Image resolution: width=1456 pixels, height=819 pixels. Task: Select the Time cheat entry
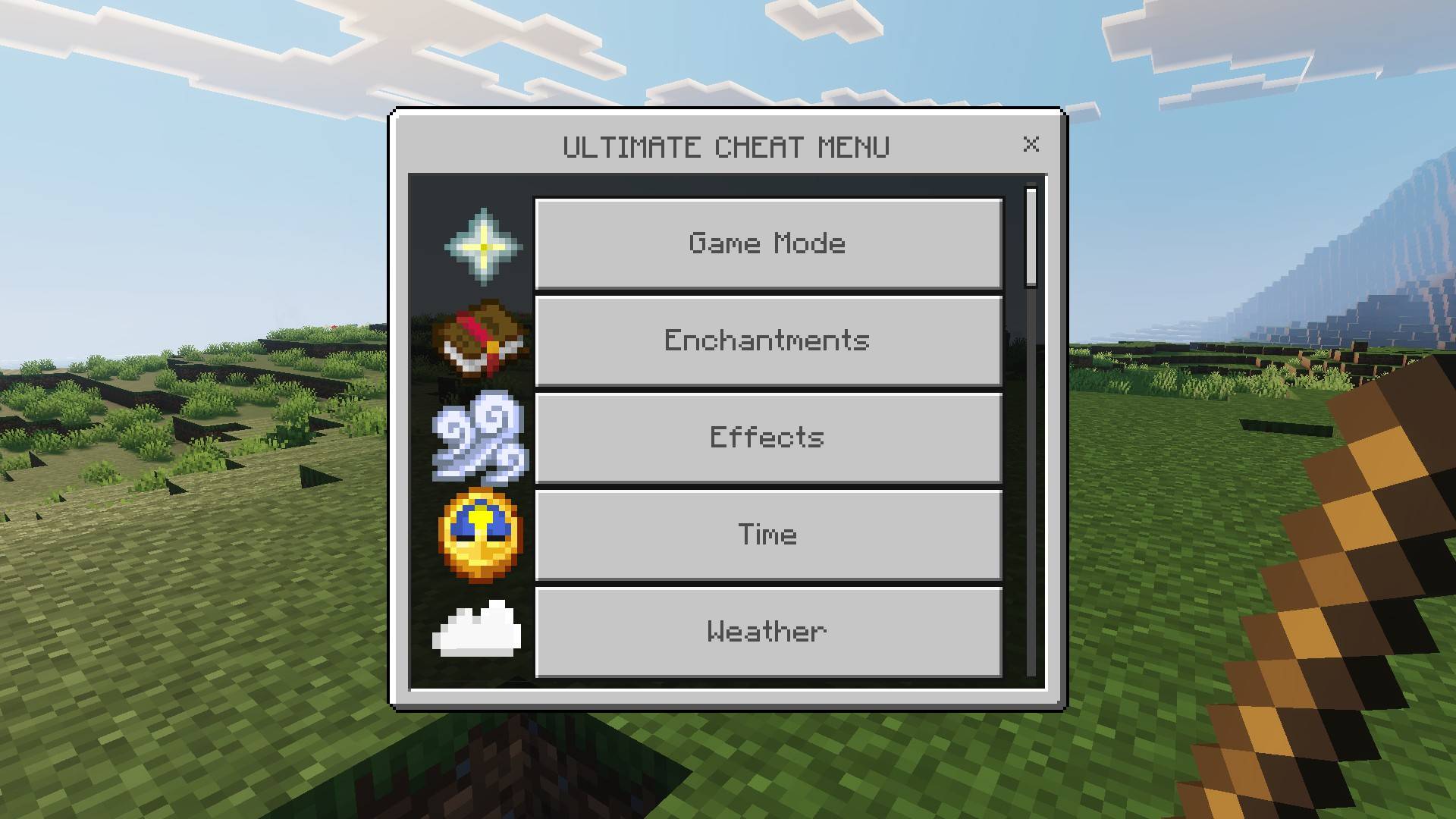coord(767,534)
